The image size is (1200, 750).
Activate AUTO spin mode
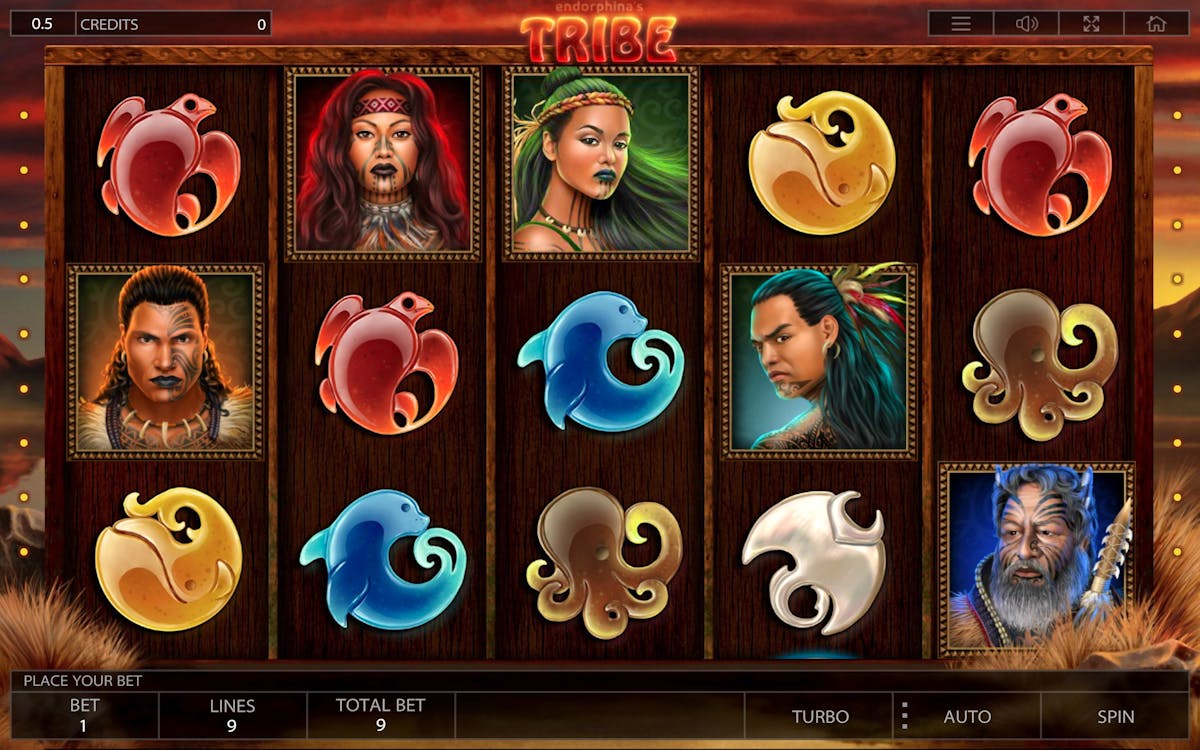coord(967,716)
